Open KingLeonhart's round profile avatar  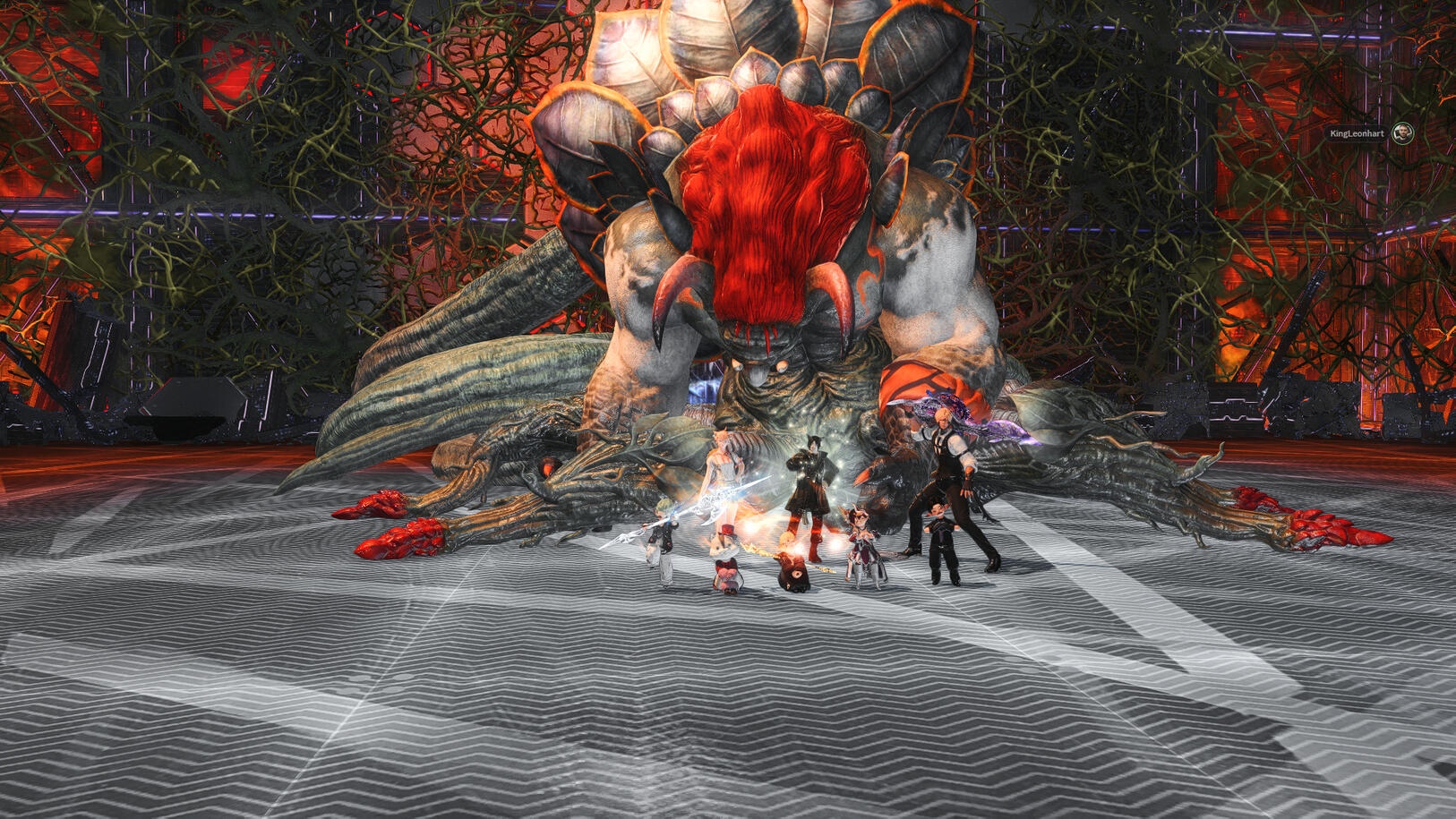coord(1403,133)
